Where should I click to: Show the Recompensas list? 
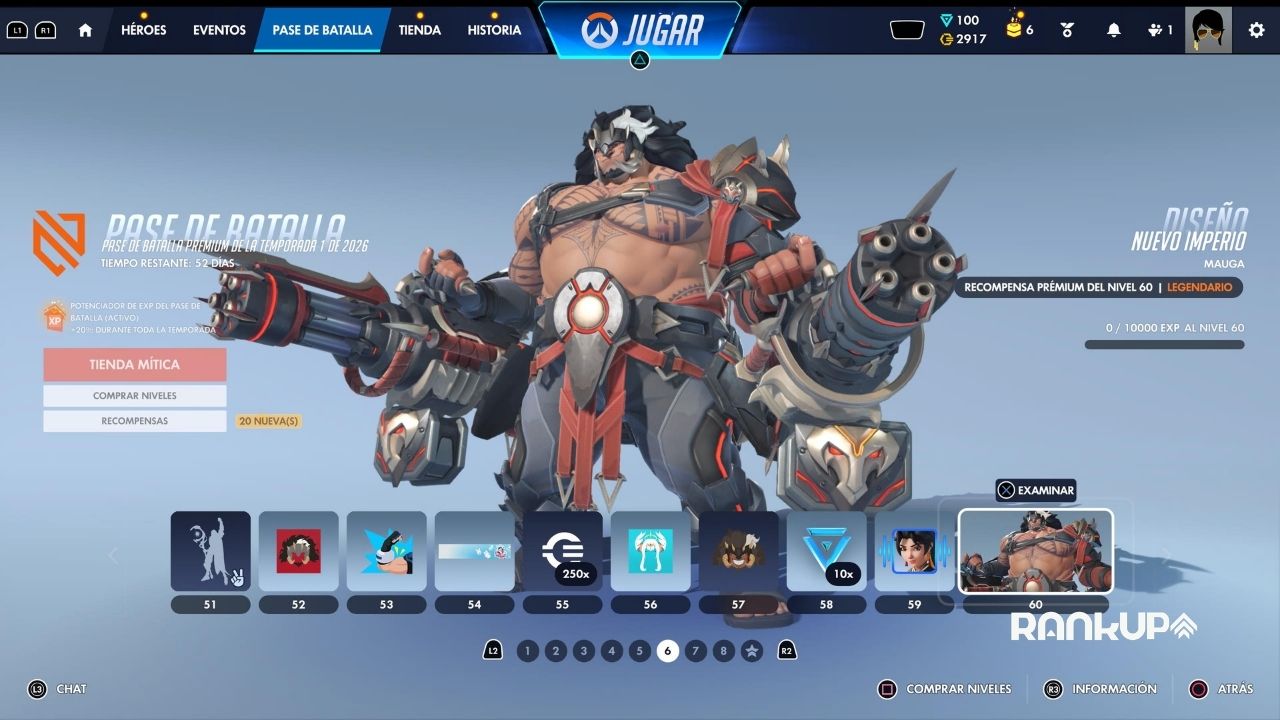tap(134, 421)
